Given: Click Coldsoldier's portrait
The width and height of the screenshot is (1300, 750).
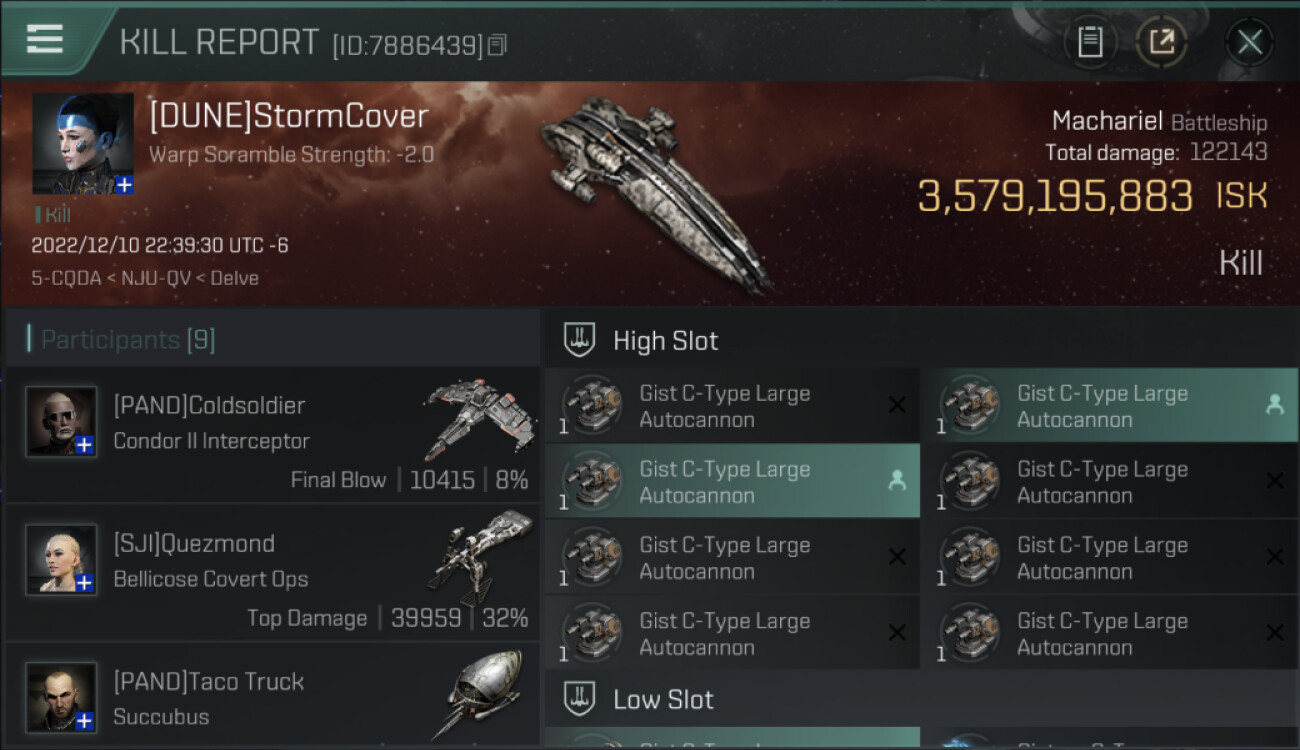Looking at the screenshot, I should tap(61, 421).
